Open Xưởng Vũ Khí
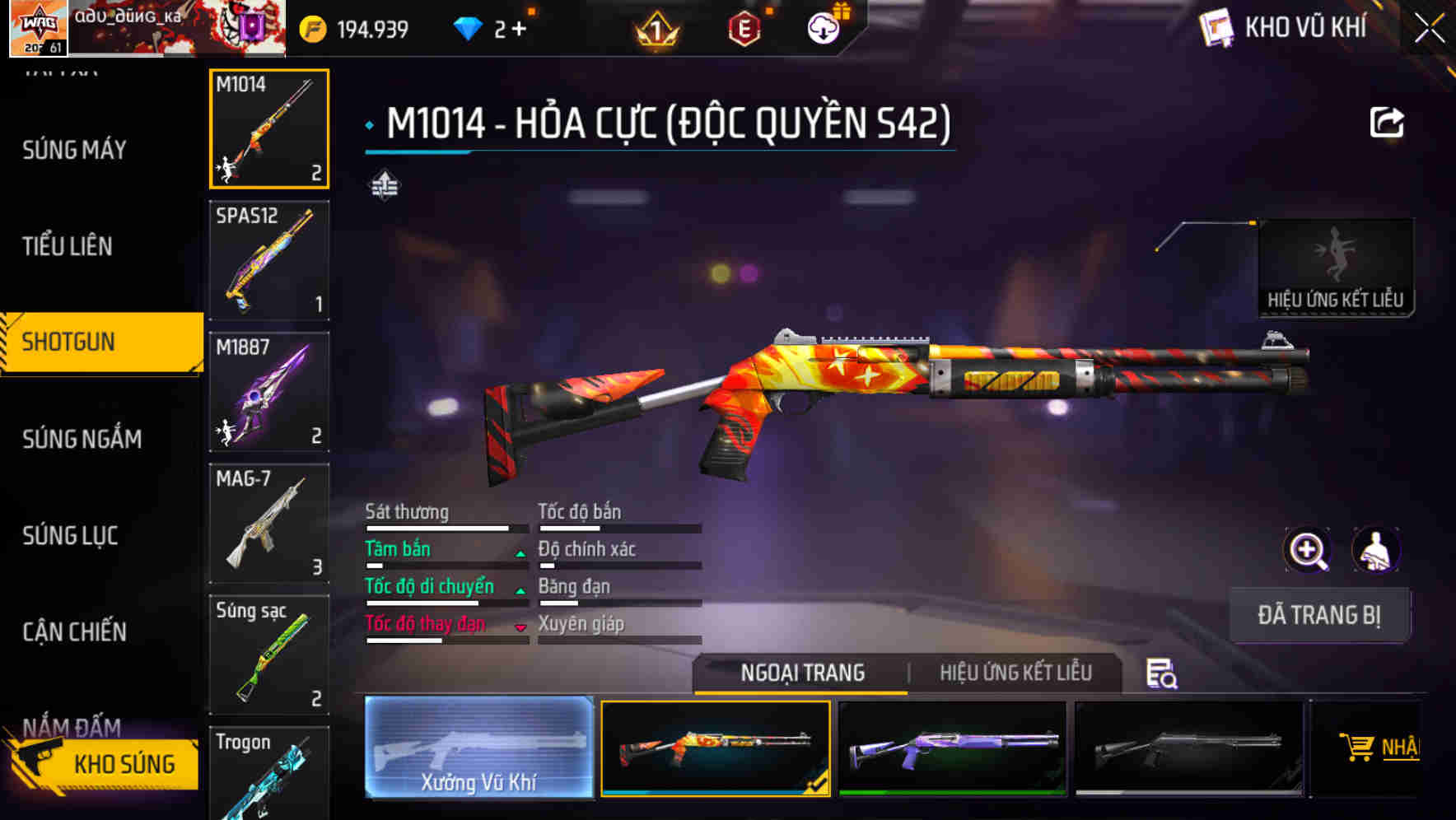Screen dimensions: 1456x820 479,749
